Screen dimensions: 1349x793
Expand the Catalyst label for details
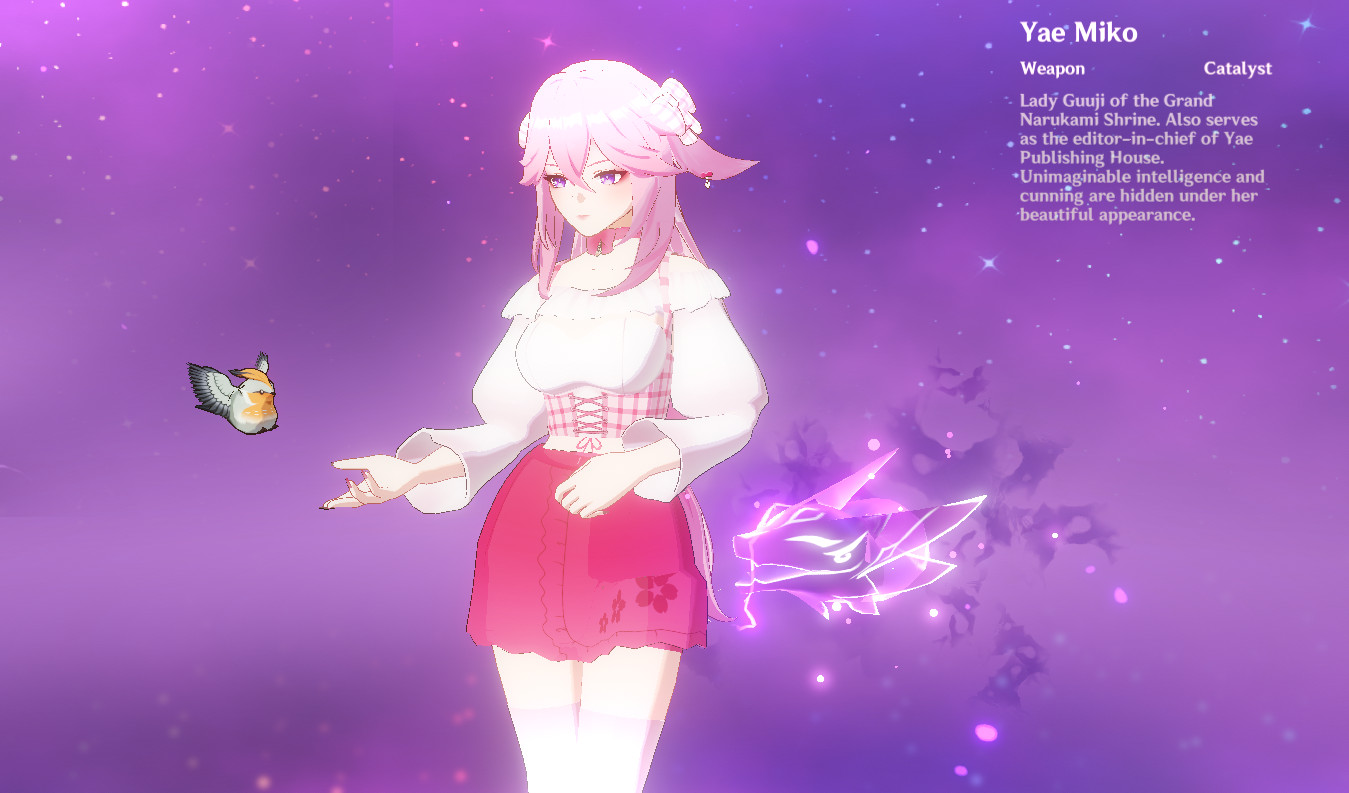pos(1238,68)
